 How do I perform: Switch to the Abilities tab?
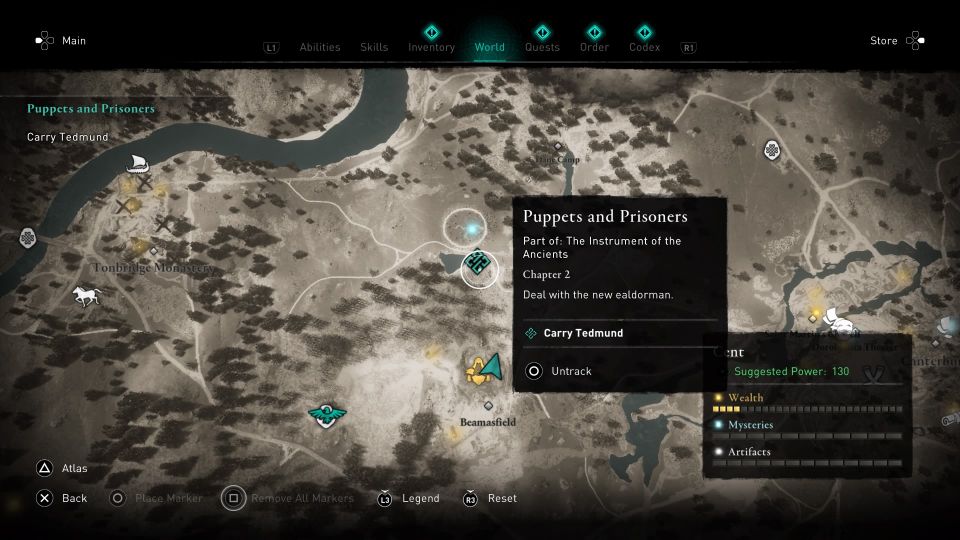(320, 47)
